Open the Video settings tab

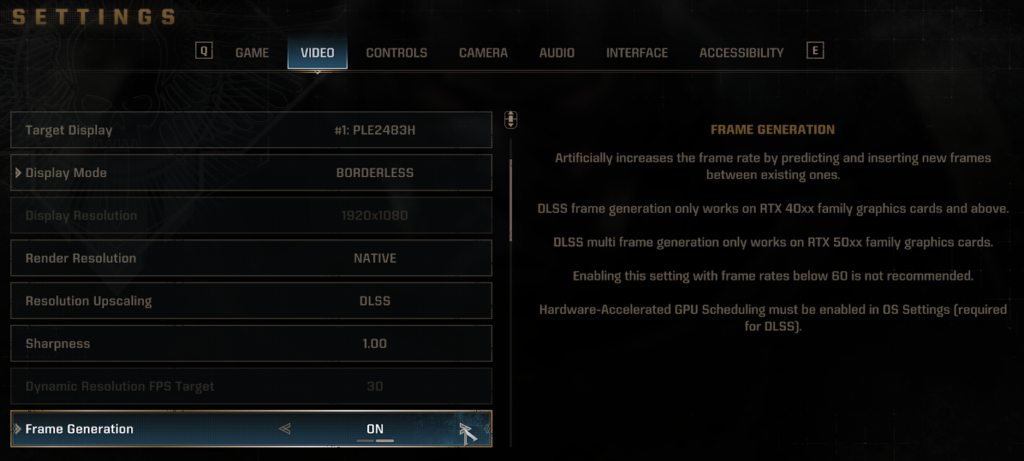coord(317,53)
